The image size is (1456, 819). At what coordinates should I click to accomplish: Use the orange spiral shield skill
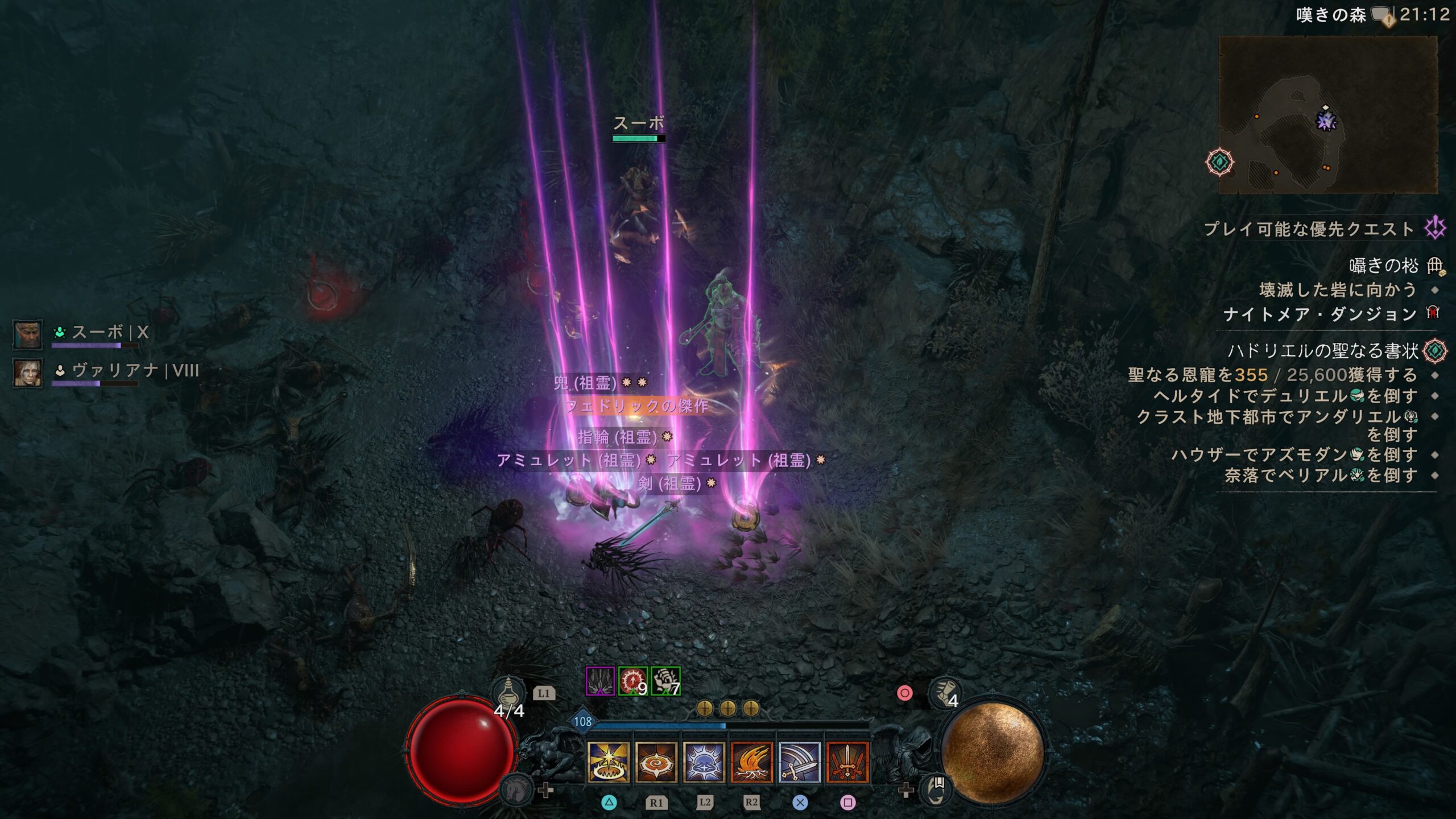click(656, 762)
